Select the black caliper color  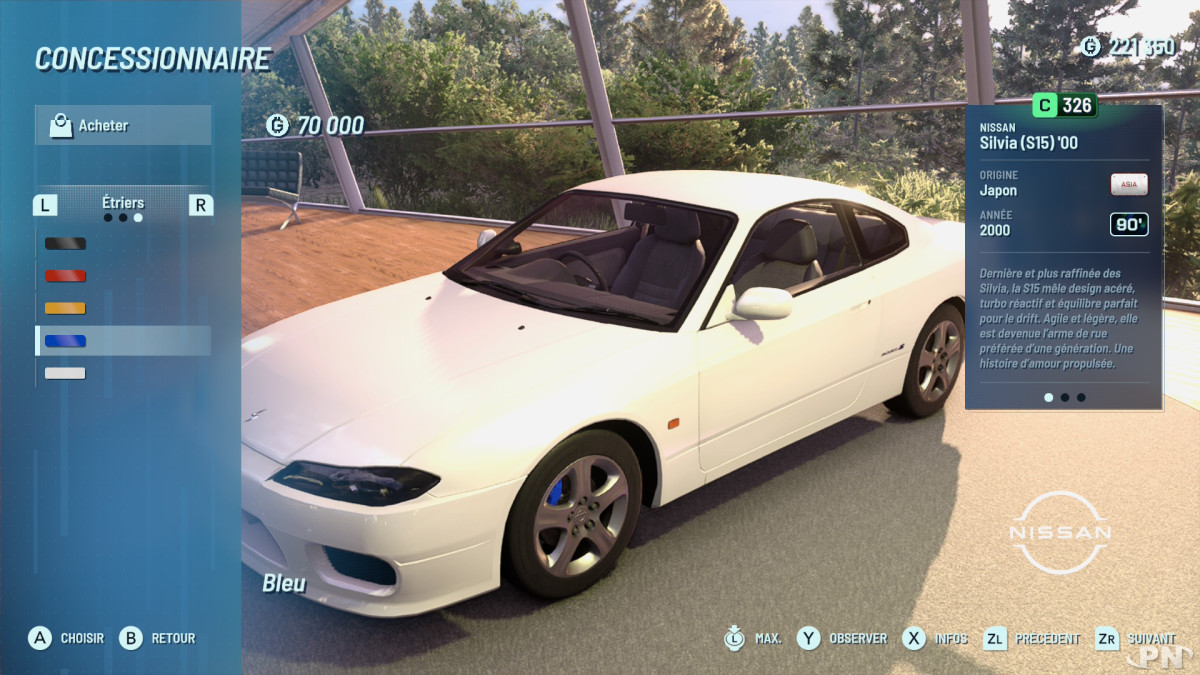click(66, 243)
